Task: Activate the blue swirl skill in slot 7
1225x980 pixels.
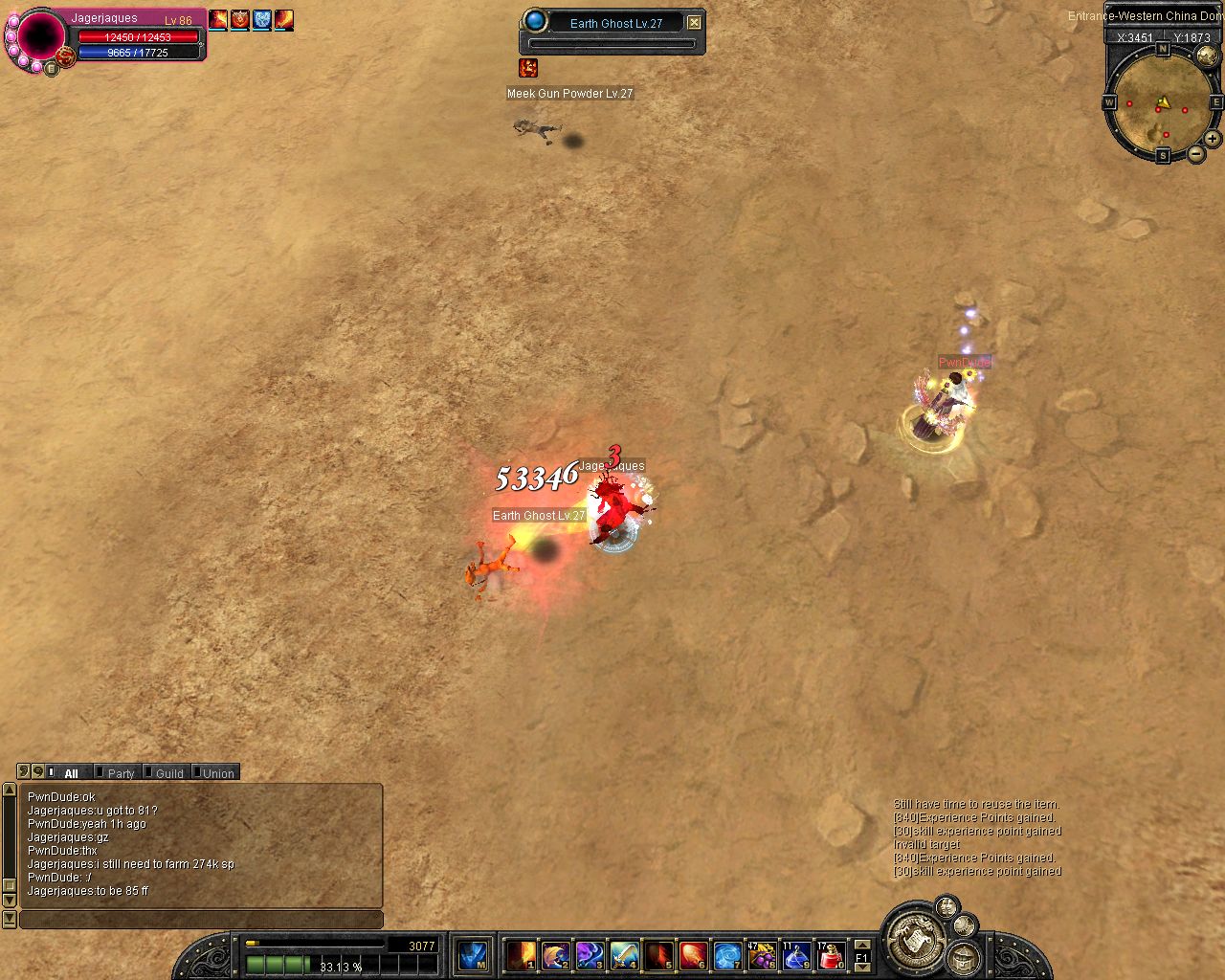Action: 727,955
